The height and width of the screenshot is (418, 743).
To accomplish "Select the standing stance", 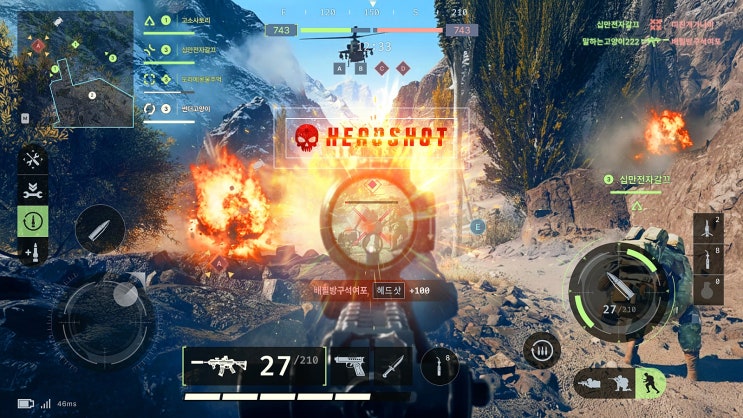I will [650, 383].
